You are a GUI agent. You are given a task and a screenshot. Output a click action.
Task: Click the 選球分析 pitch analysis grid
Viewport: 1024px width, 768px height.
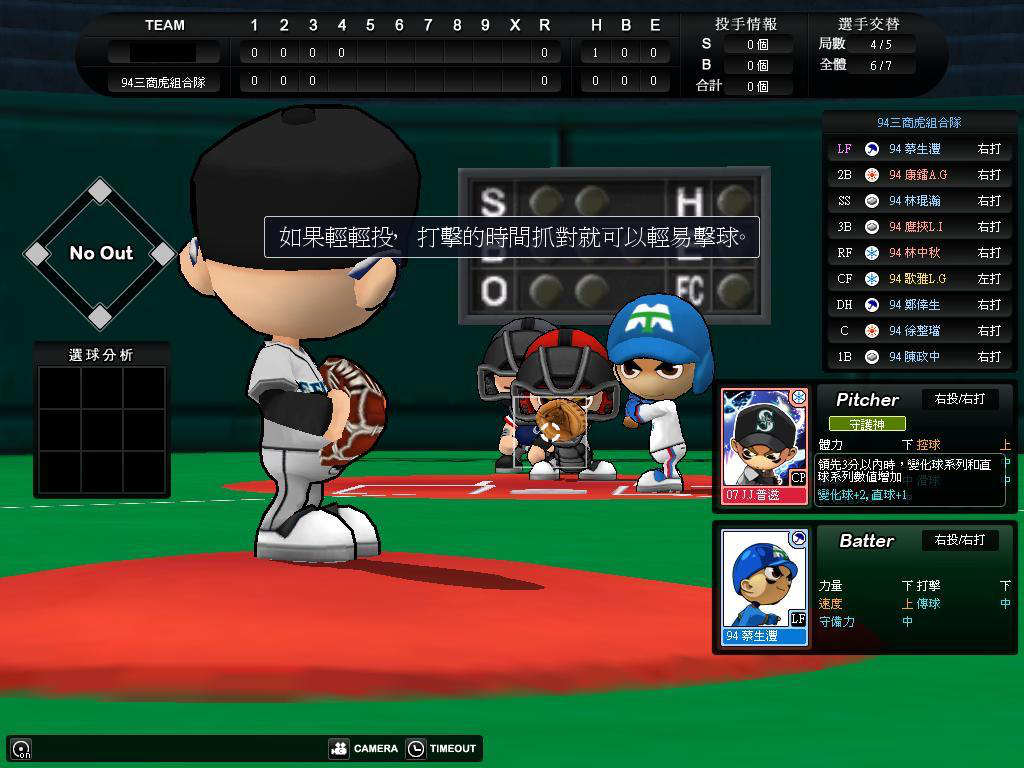pos(101,429)
